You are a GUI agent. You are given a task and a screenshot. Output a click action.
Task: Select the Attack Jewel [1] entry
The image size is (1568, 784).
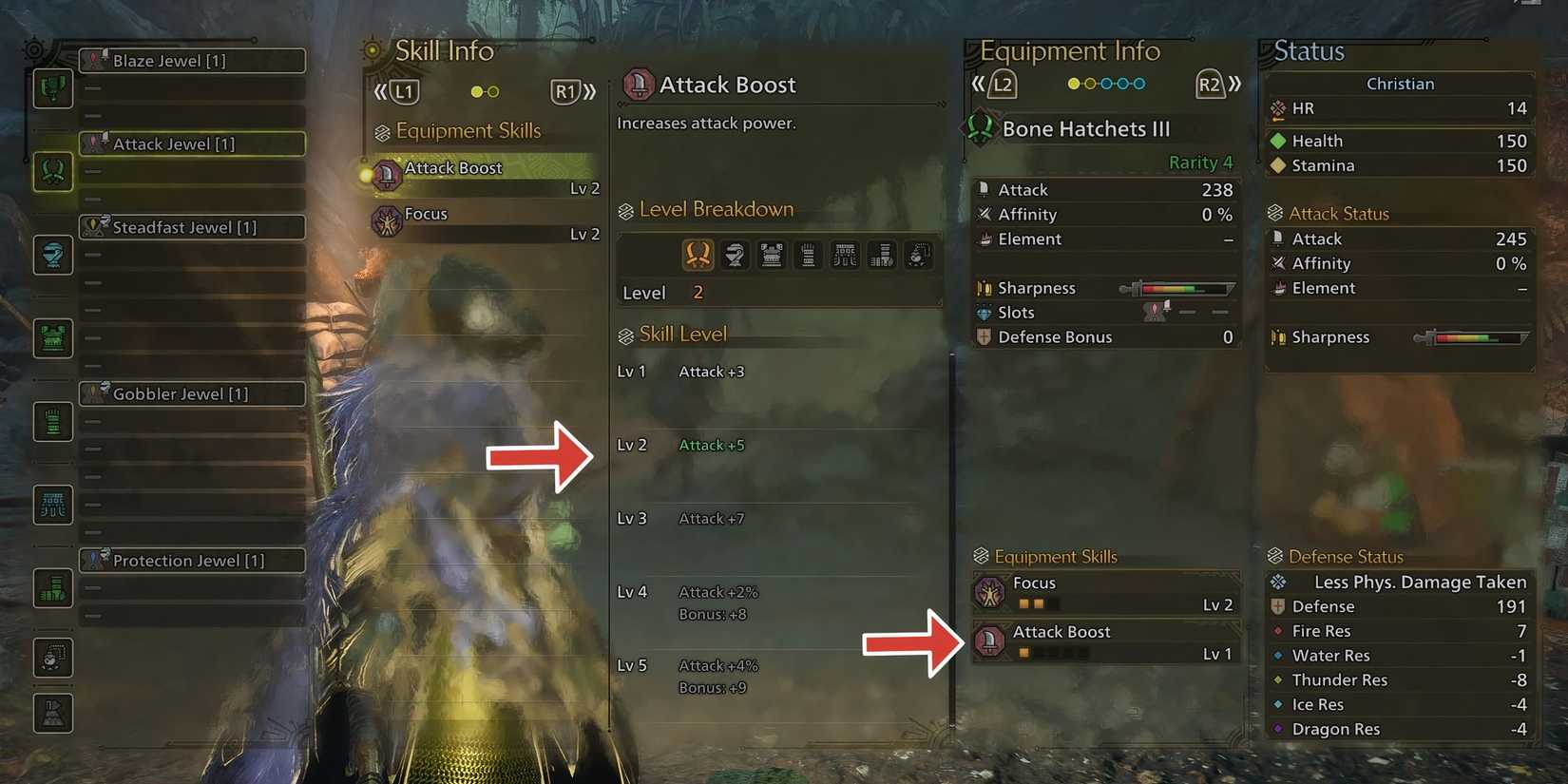click(192, 143)
